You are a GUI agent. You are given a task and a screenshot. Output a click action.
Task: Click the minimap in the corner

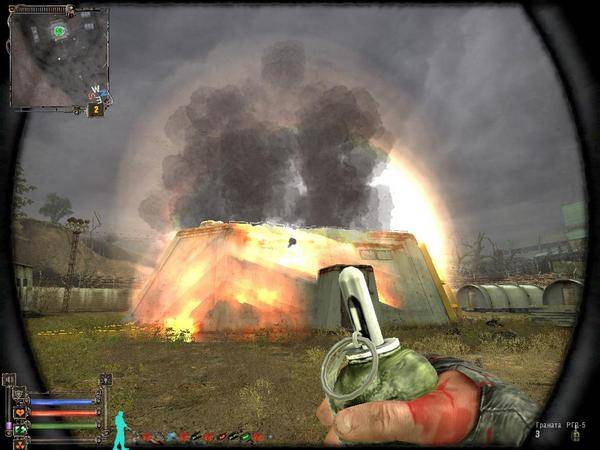click(x=57, y=57)
